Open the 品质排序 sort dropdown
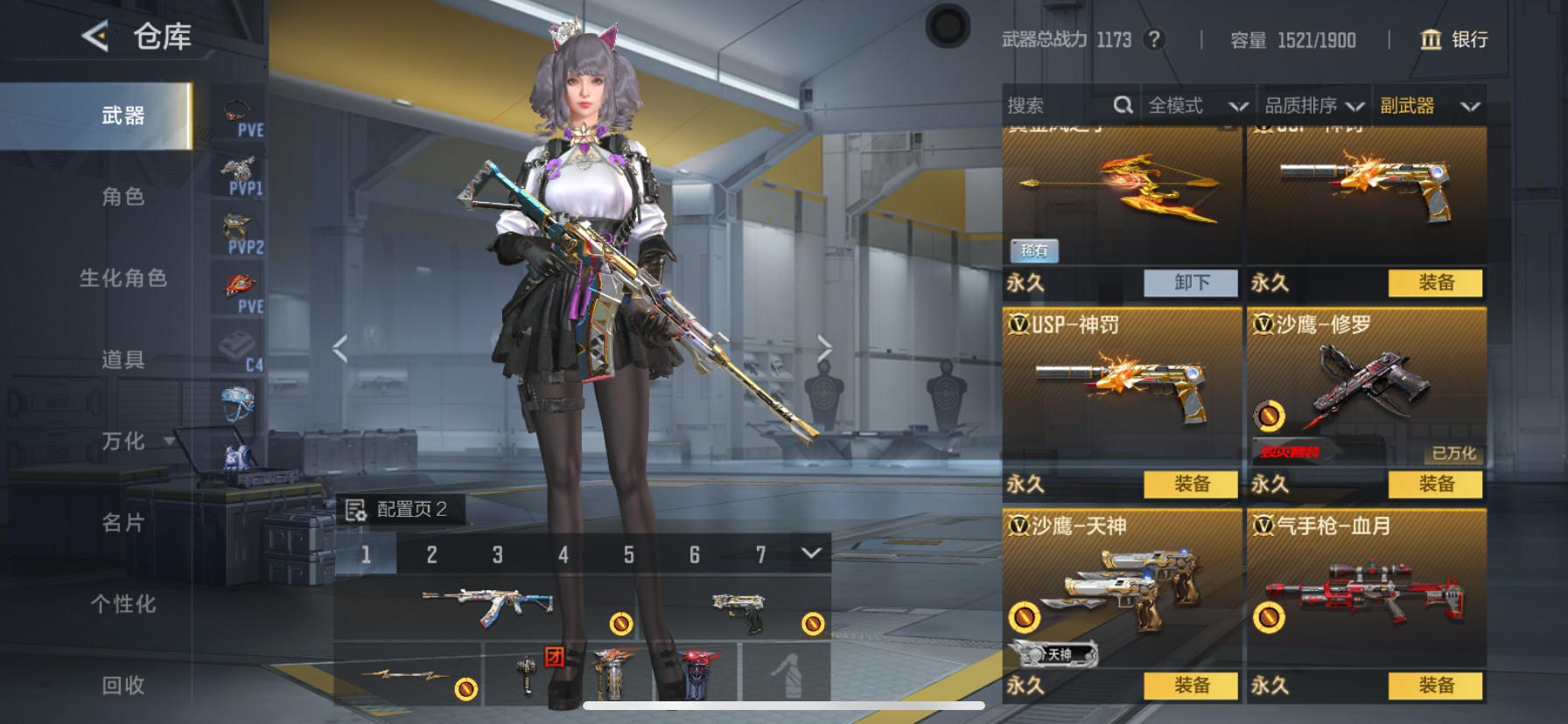The height and width of the screenshot is (724, 1568). coord(1313,106)
